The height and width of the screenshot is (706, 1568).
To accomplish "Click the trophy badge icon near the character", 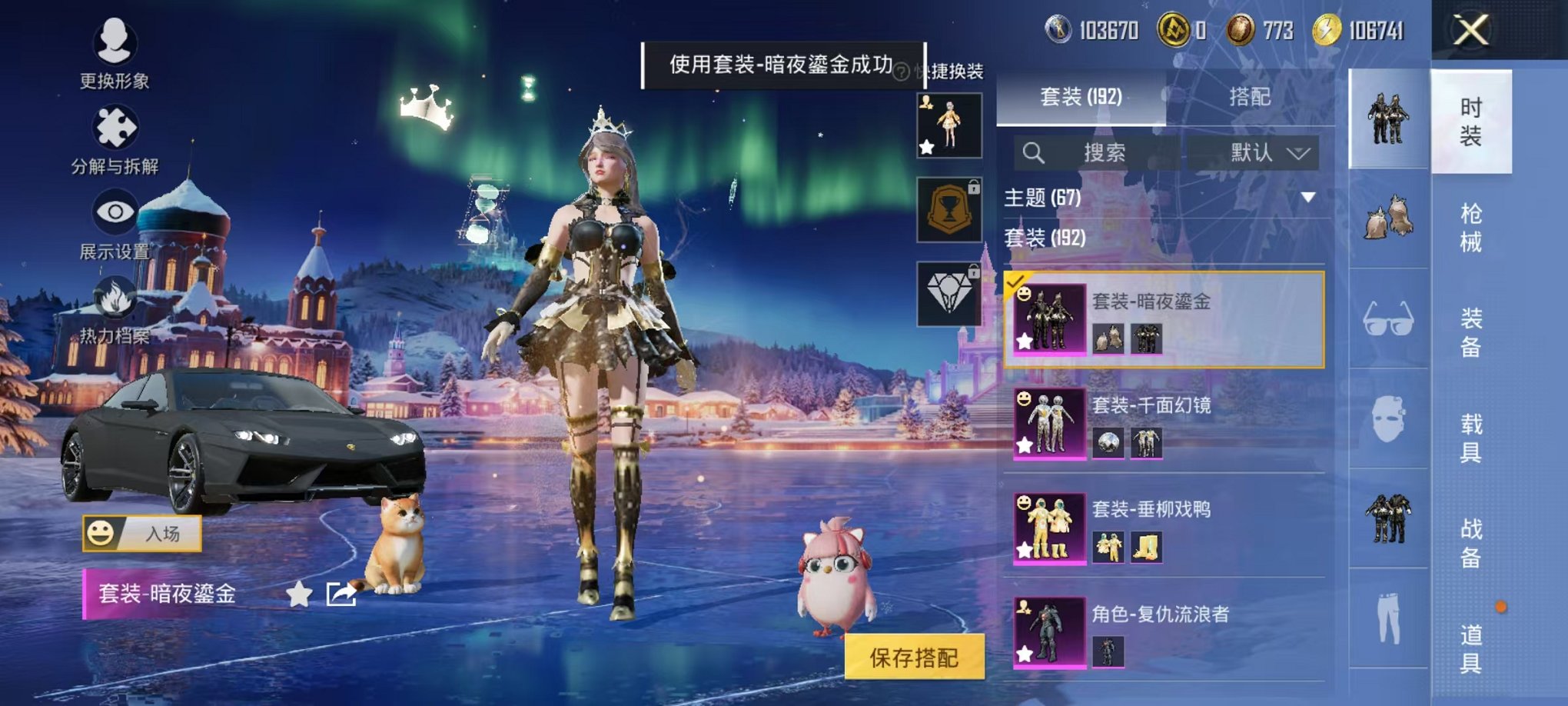I will coord(948,208).
